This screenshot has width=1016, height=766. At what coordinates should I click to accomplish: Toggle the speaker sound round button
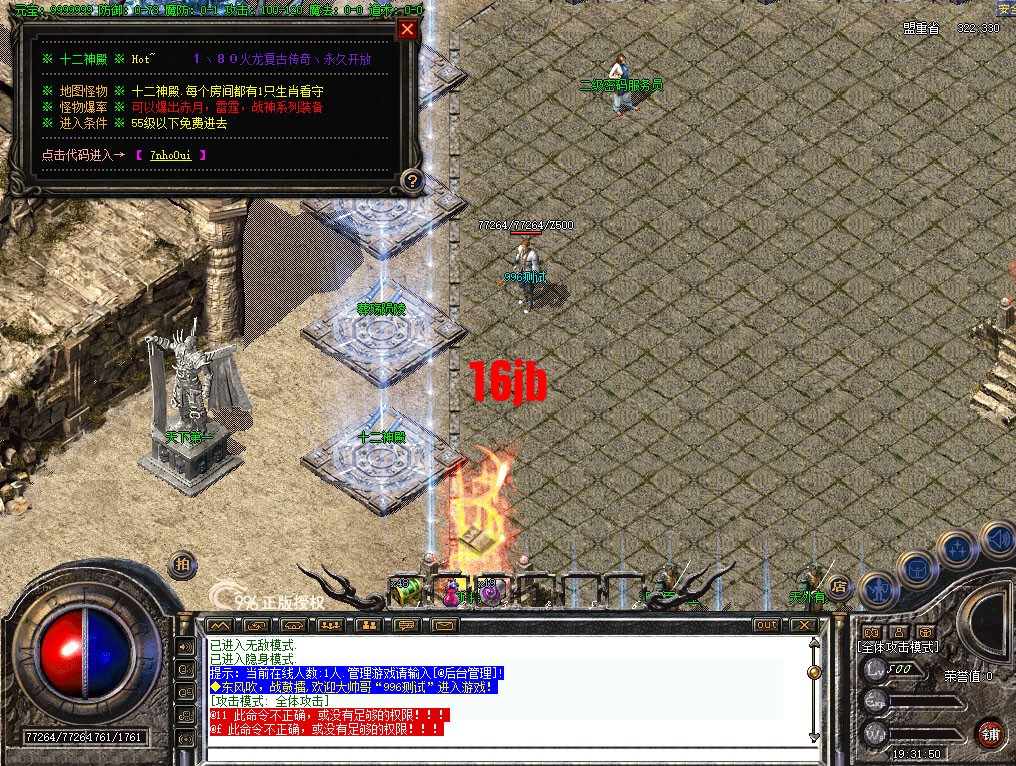(996, 538)
